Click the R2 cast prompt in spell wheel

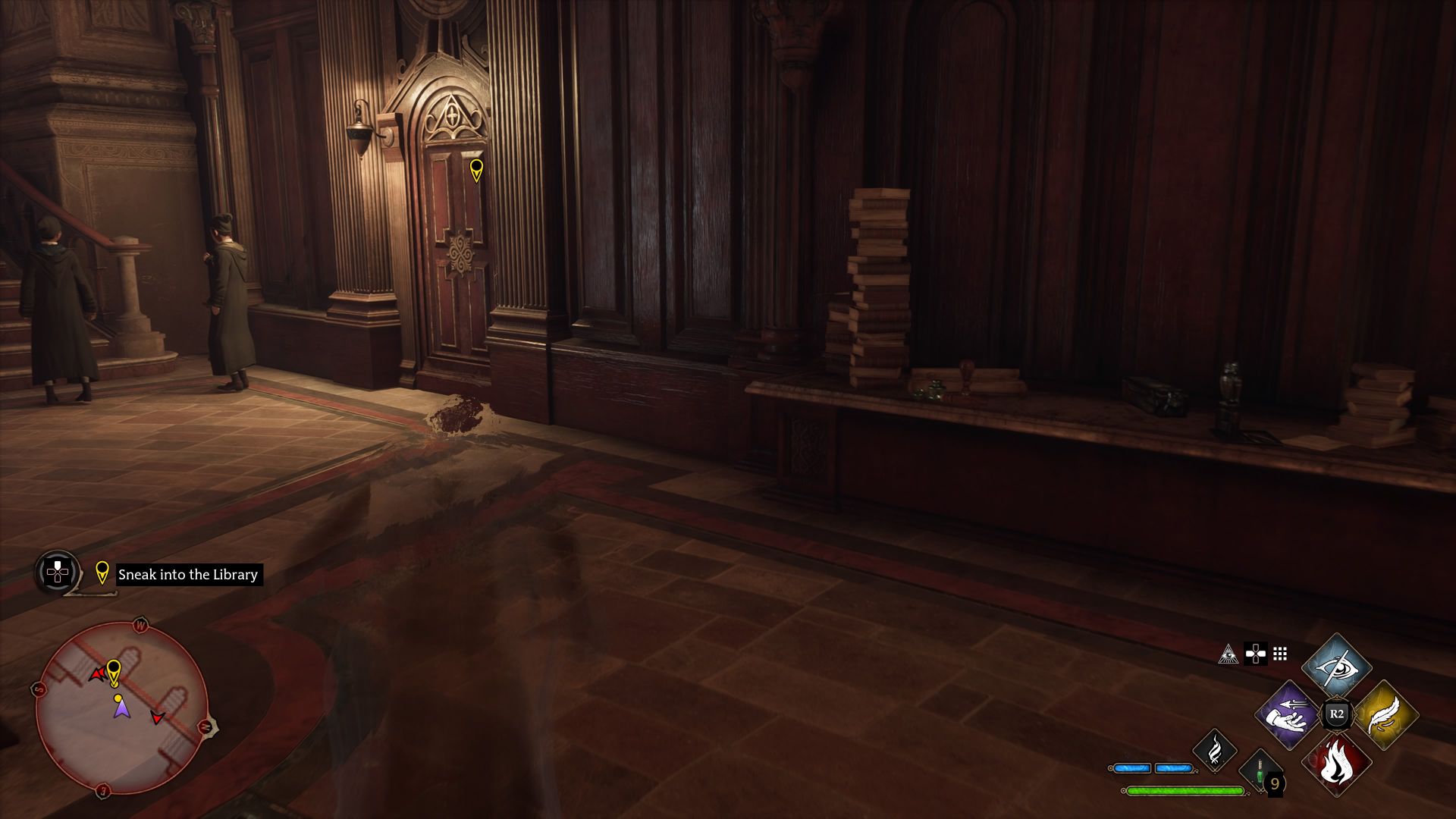click(x=1337, y=714)
